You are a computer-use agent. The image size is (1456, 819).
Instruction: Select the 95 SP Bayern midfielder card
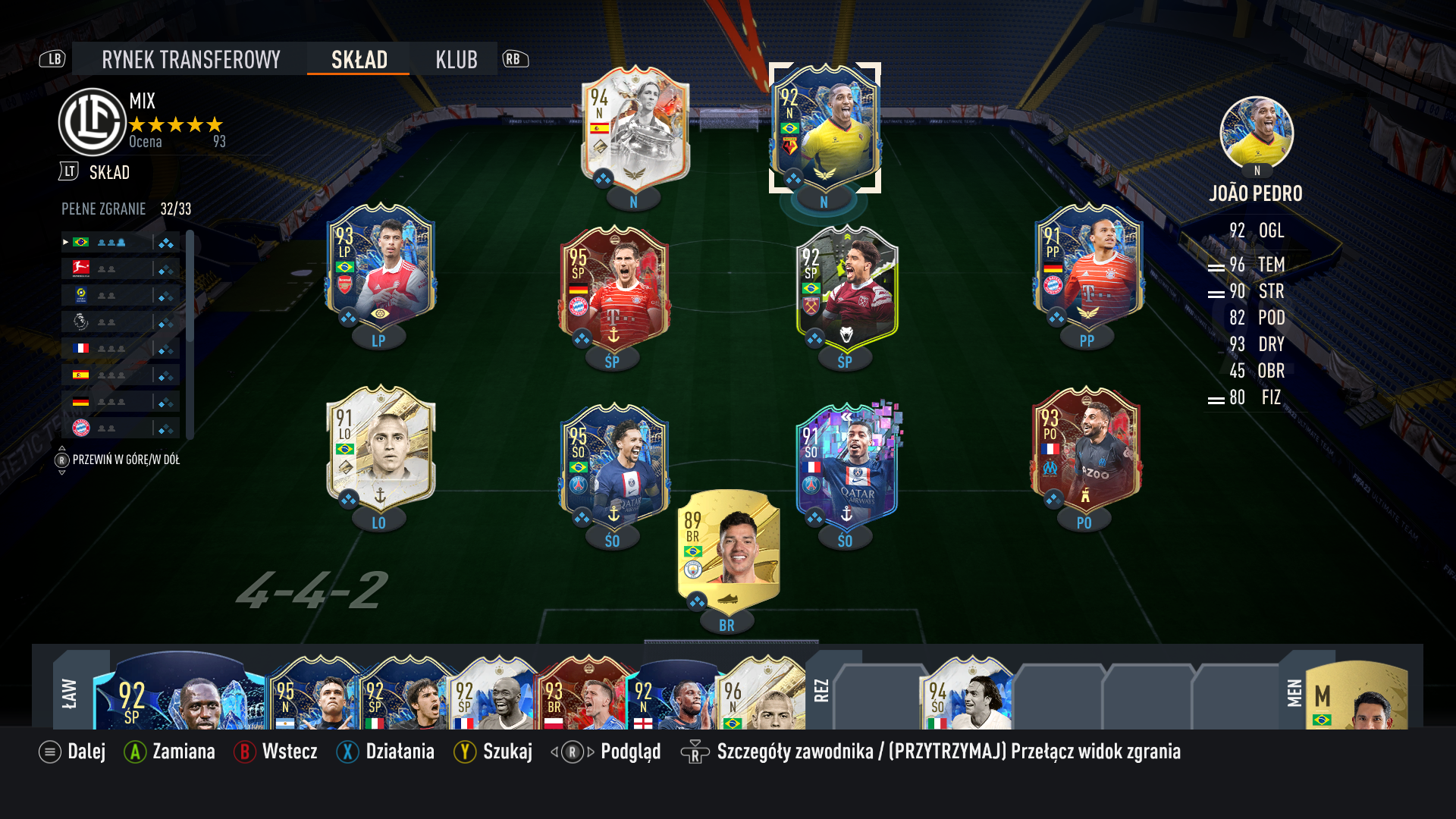pos(613,288)
